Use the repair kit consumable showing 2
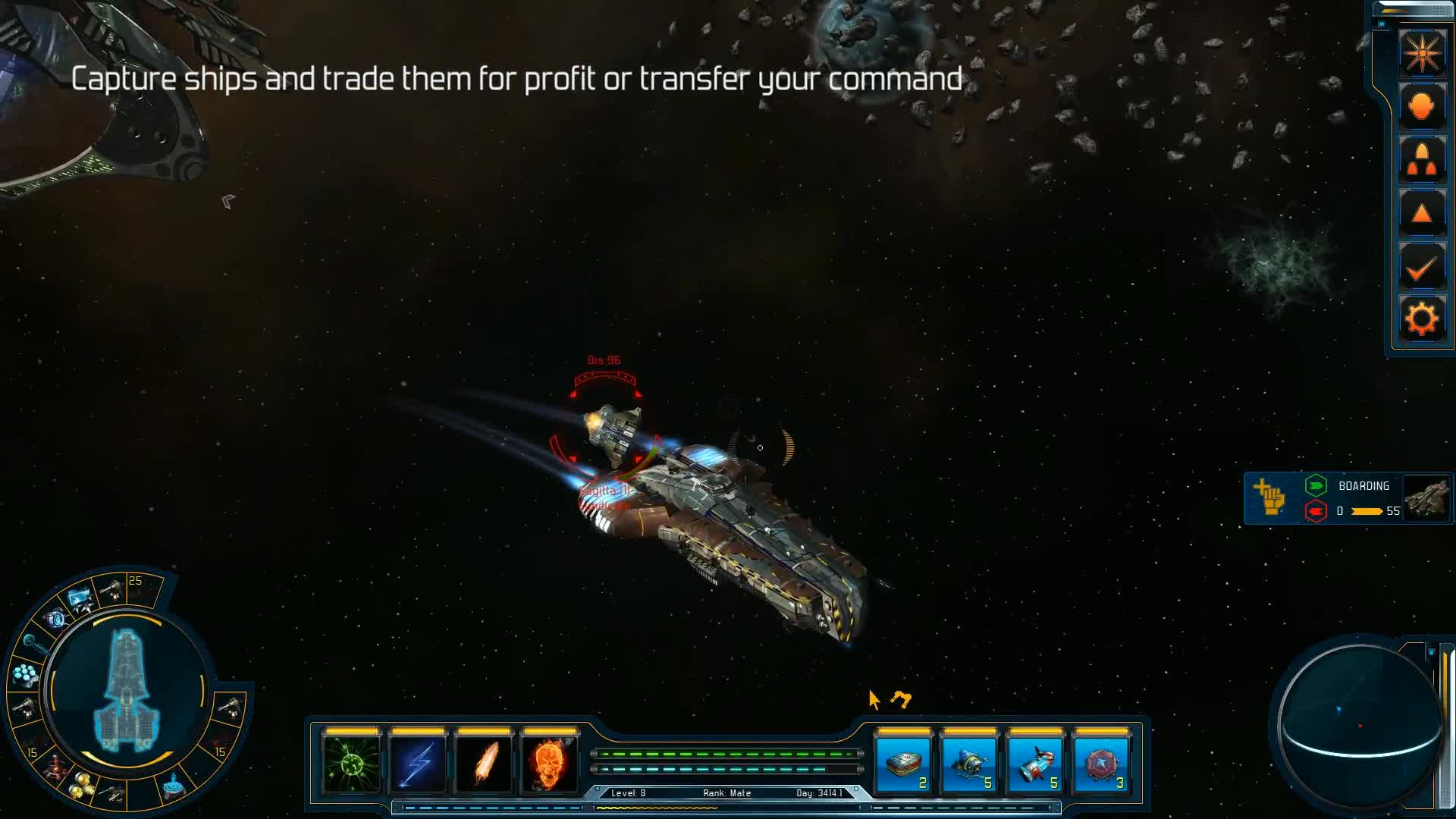 (x=902, y=762)
